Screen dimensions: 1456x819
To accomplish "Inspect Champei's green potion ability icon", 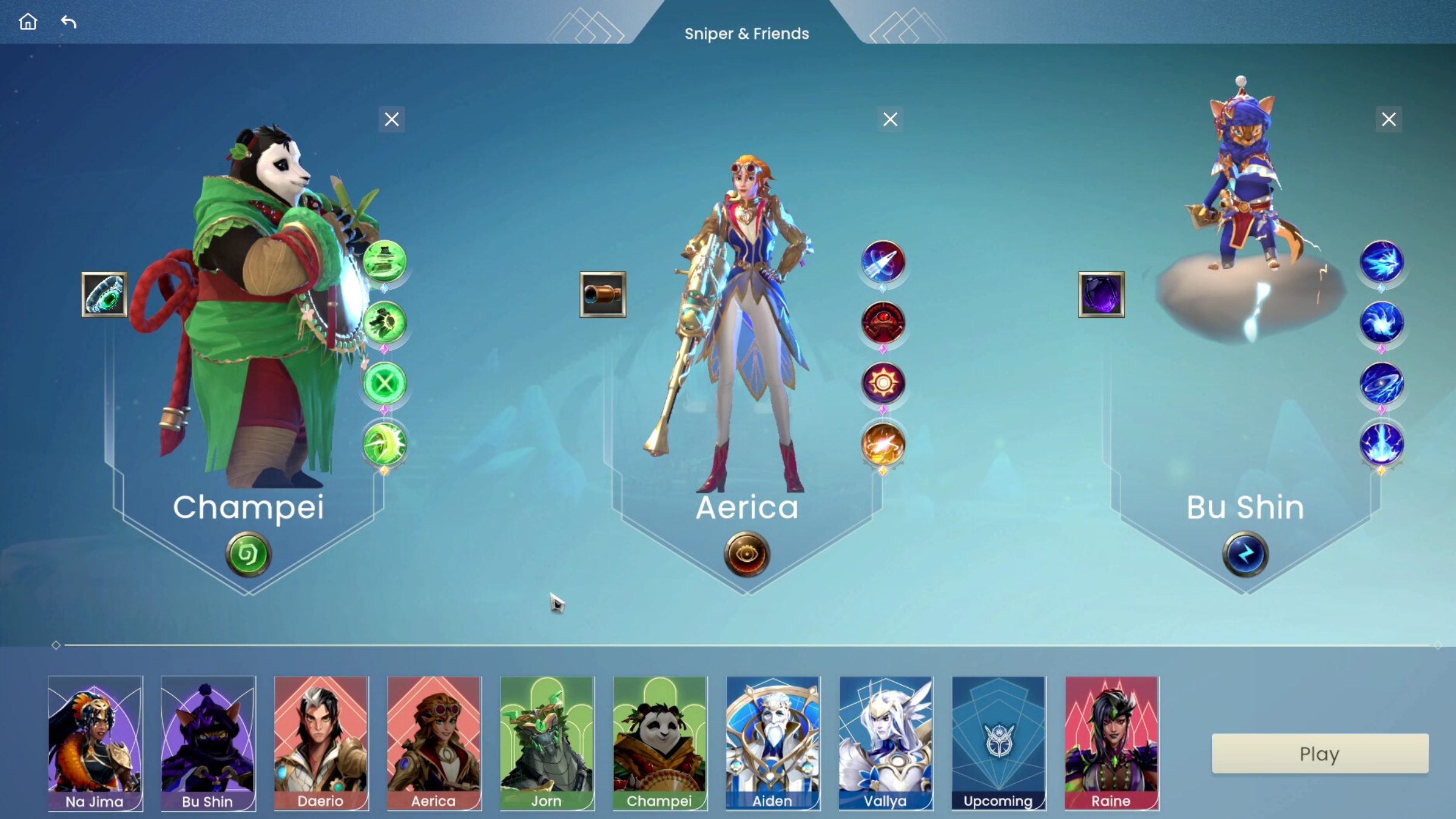I will (385, 261).
